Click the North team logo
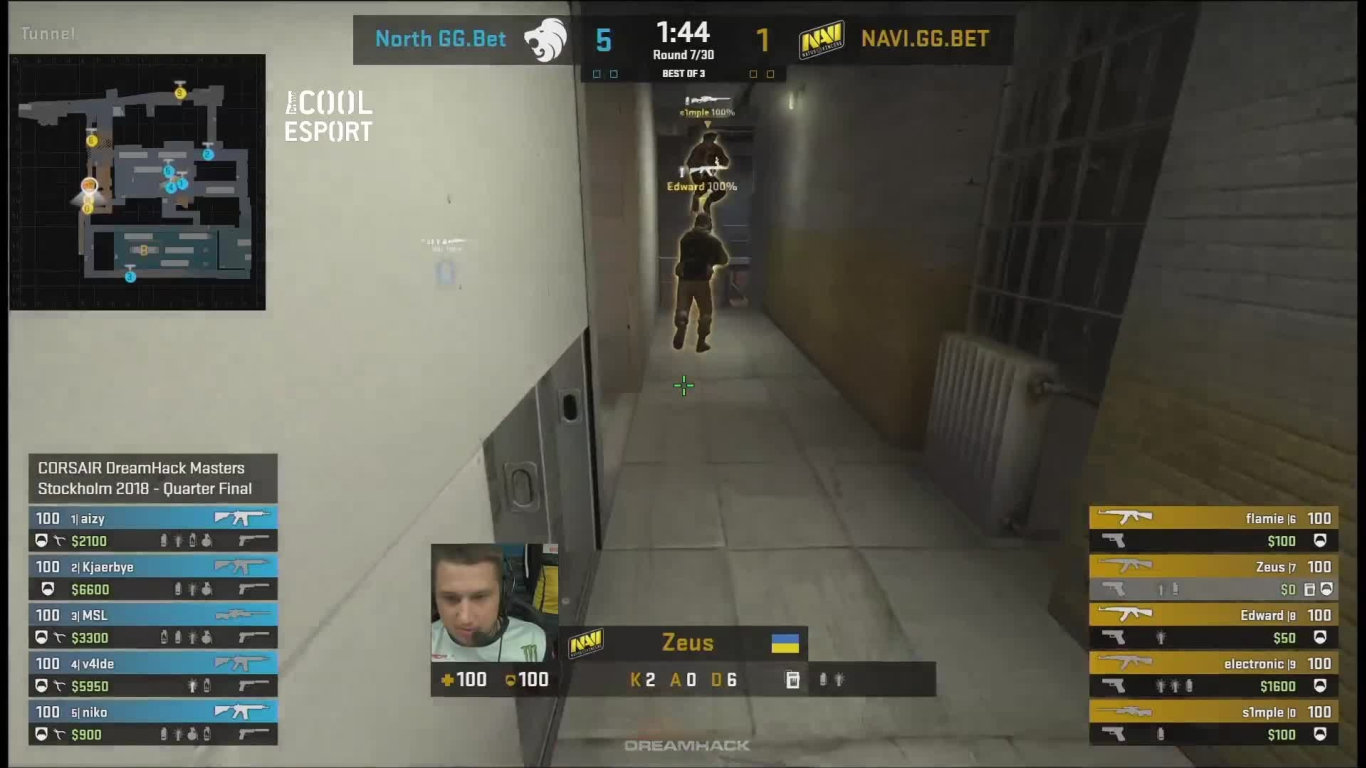Screen dimensions: 1366x768 (x=545, y=40)
